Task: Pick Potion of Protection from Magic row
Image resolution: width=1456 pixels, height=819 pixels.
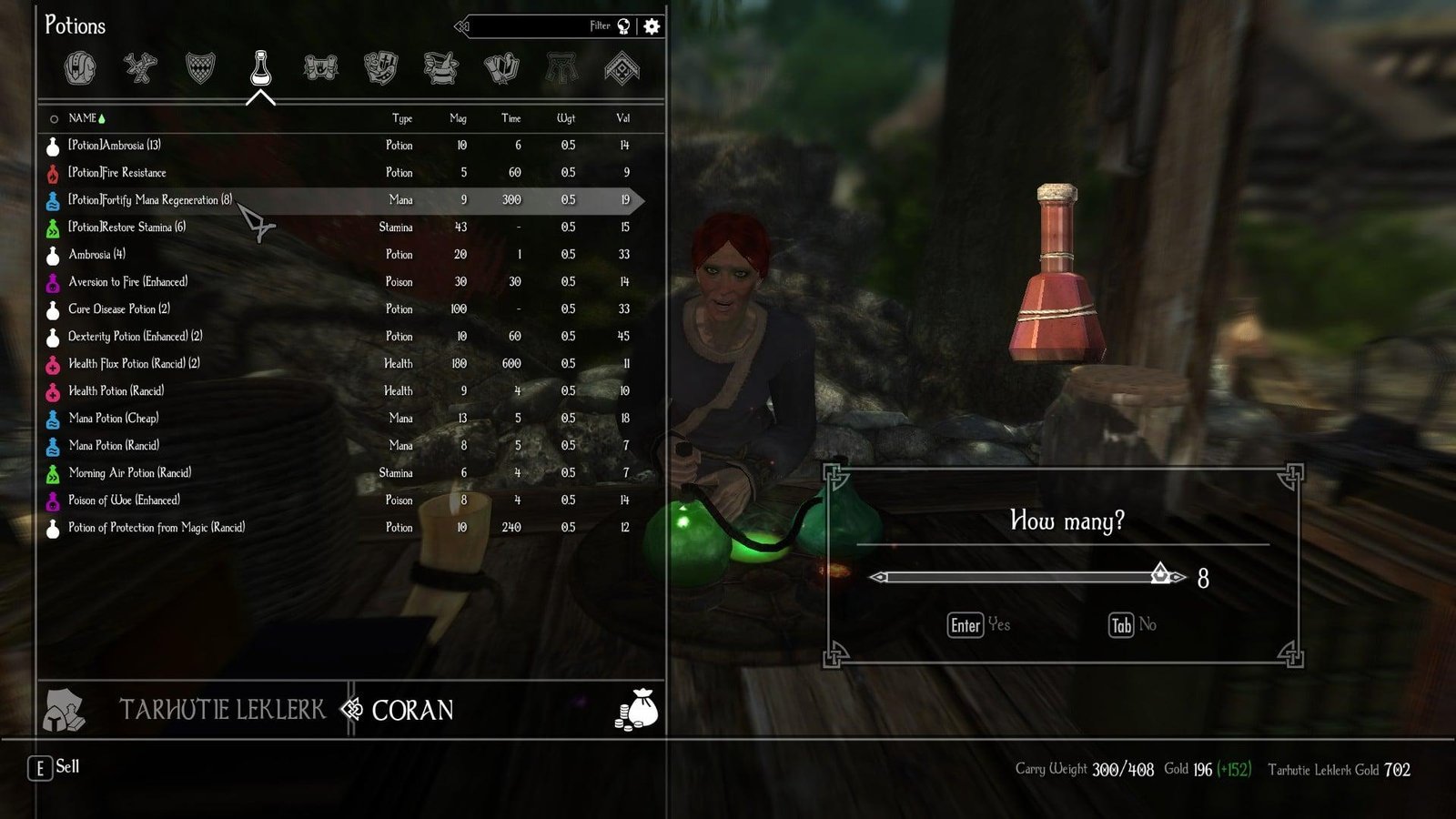Action: [x=157, y=528]
